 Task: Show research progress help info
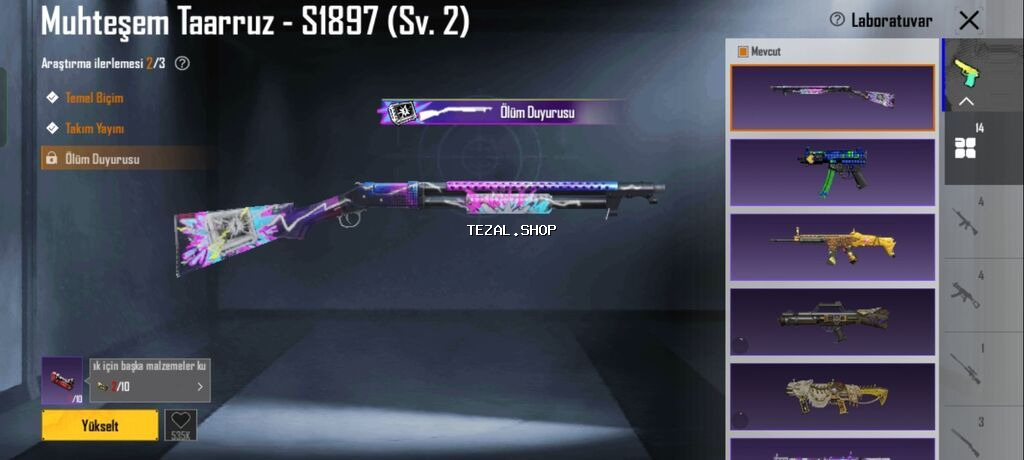pyautogui.click(x=182, y=63)
